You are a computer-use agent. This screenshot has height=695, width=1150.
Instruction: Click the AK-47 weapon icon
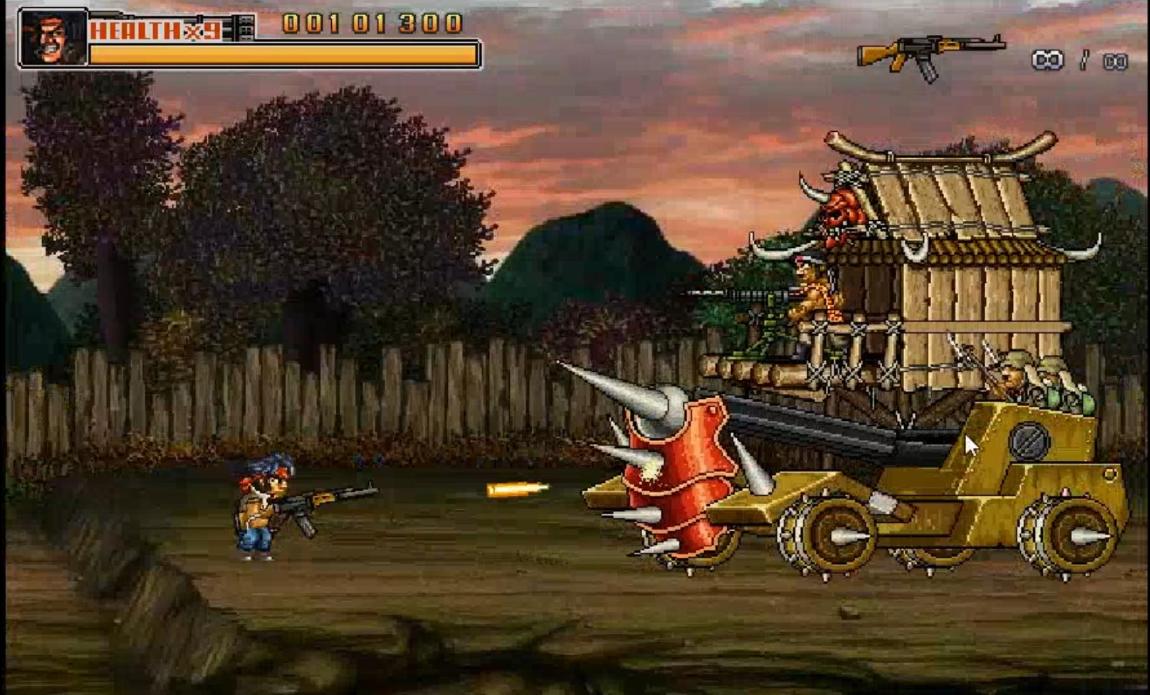pyautogui.click(x=929, y=53)
